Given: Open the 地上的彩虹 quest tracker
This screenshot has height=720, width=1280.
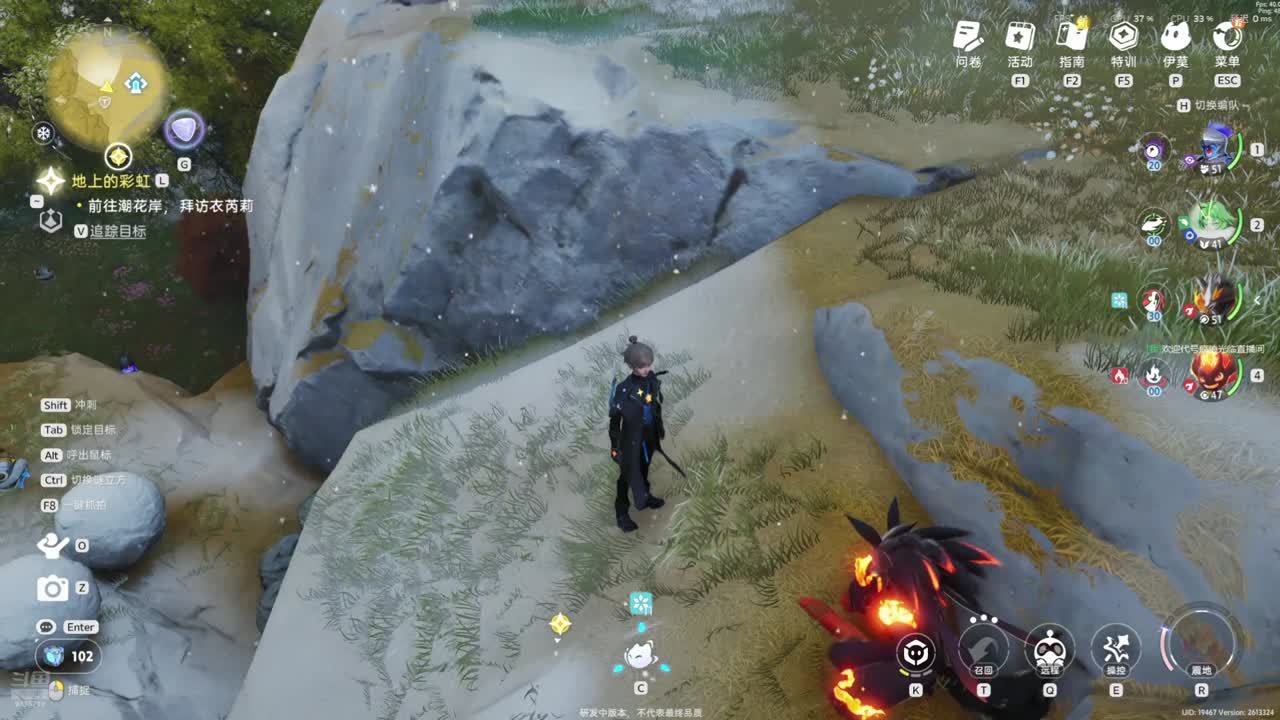Looking at the screenshot, I should [110, 181].
